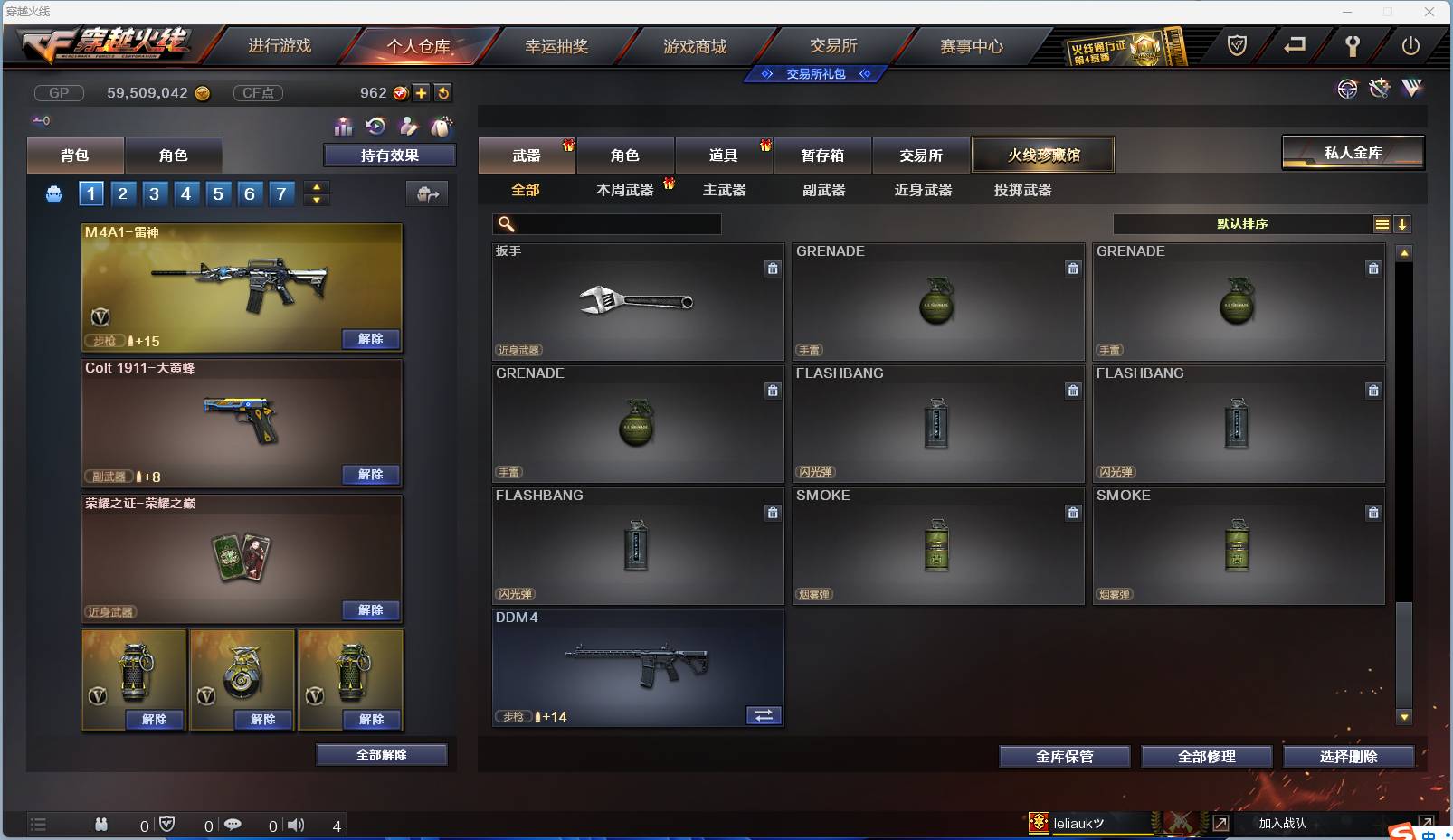This screenshot has height=840, width=1453.
Task: Open the 投掷武器 weapon subcategory
Action: (x=1021, y=190)
